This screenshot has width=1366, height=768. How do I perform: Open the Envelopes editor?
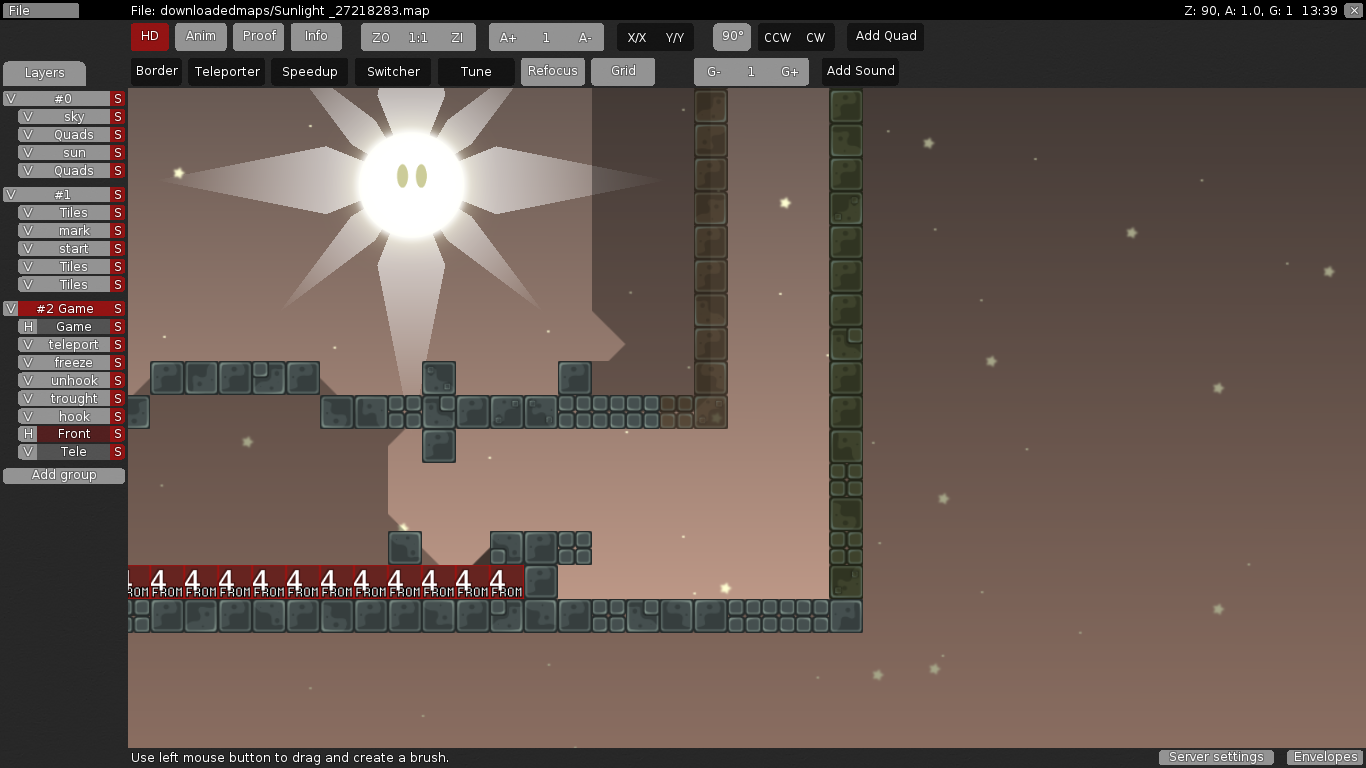point(1324,757)
